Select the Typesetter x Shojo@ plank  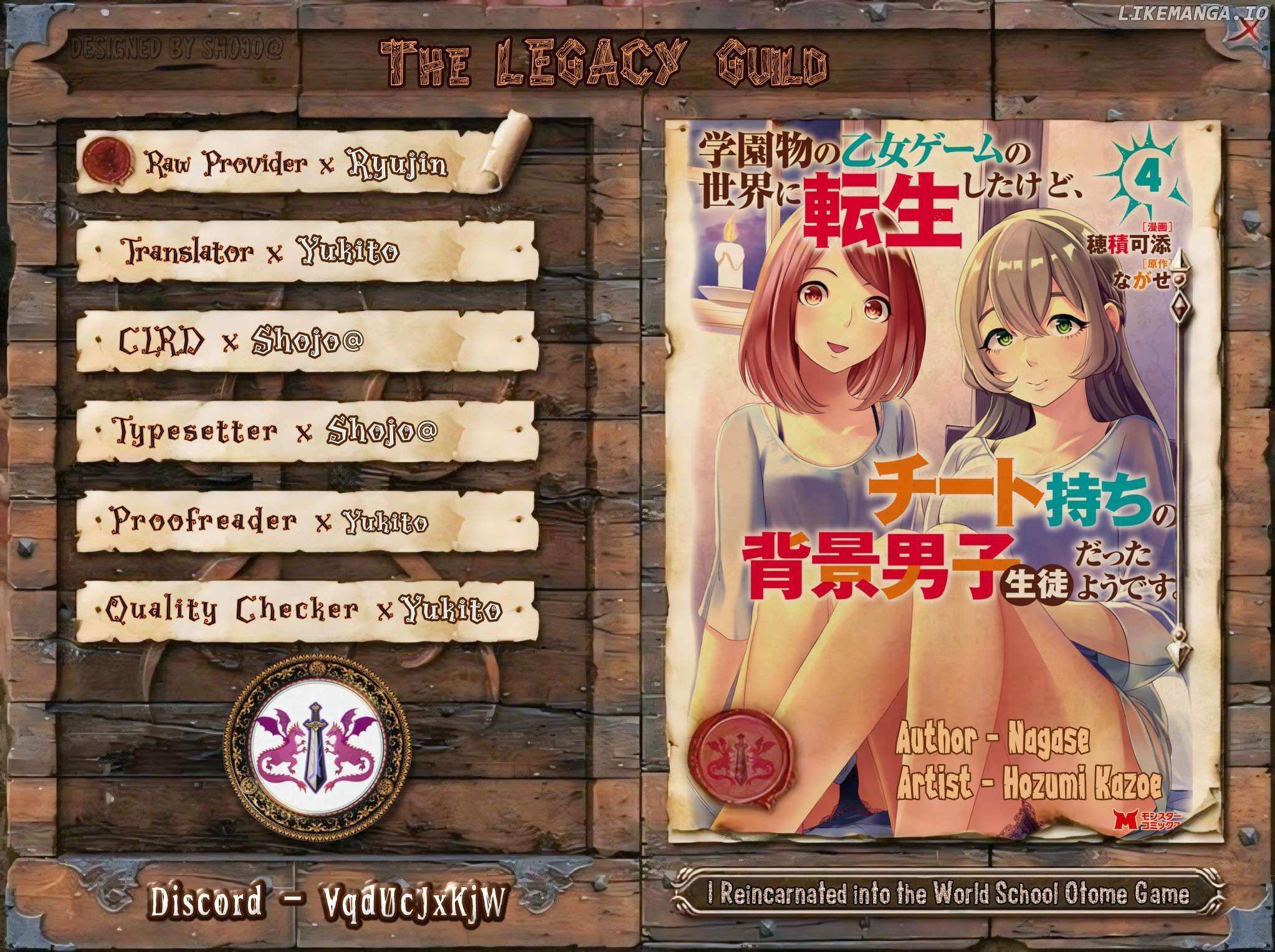pyautogui.click(x=305, y=431)
